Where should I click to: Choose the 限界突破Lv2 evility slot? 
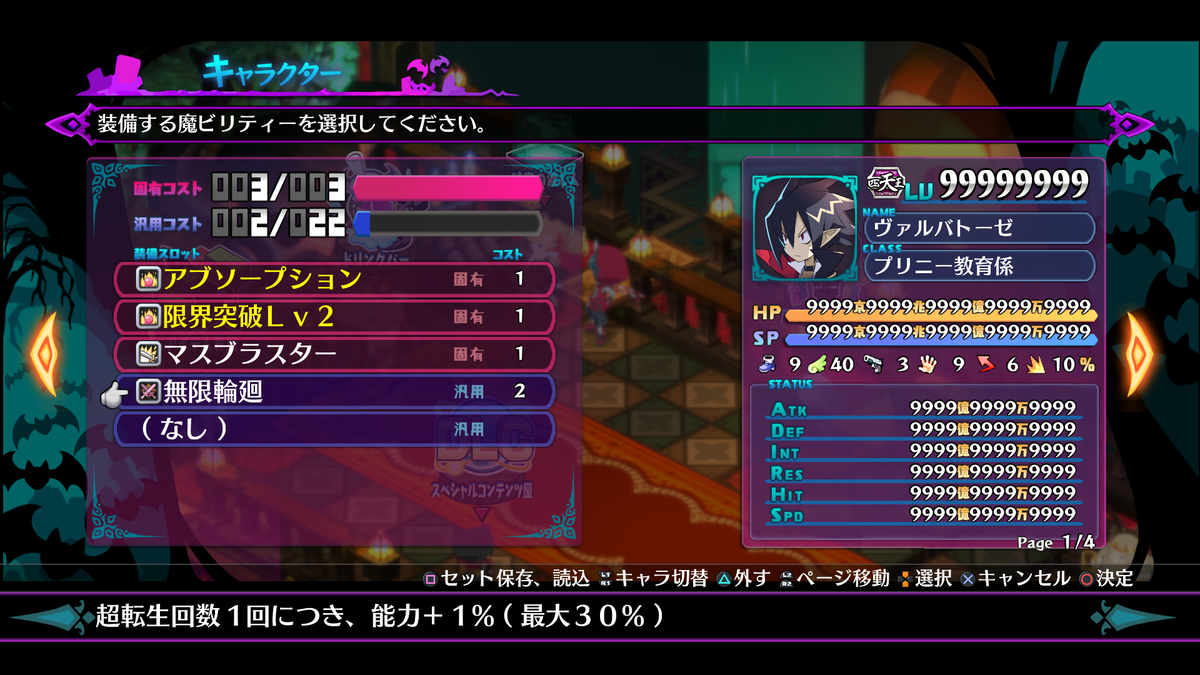click(x=334, y=317)
